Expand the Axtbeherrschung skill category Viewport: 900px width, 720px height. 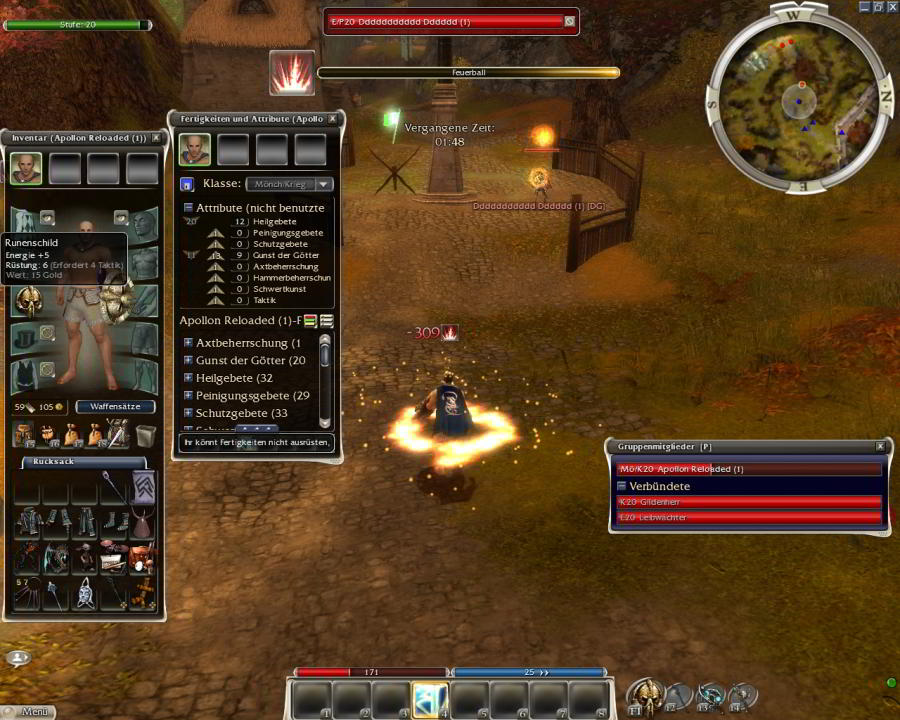[188, 343]
